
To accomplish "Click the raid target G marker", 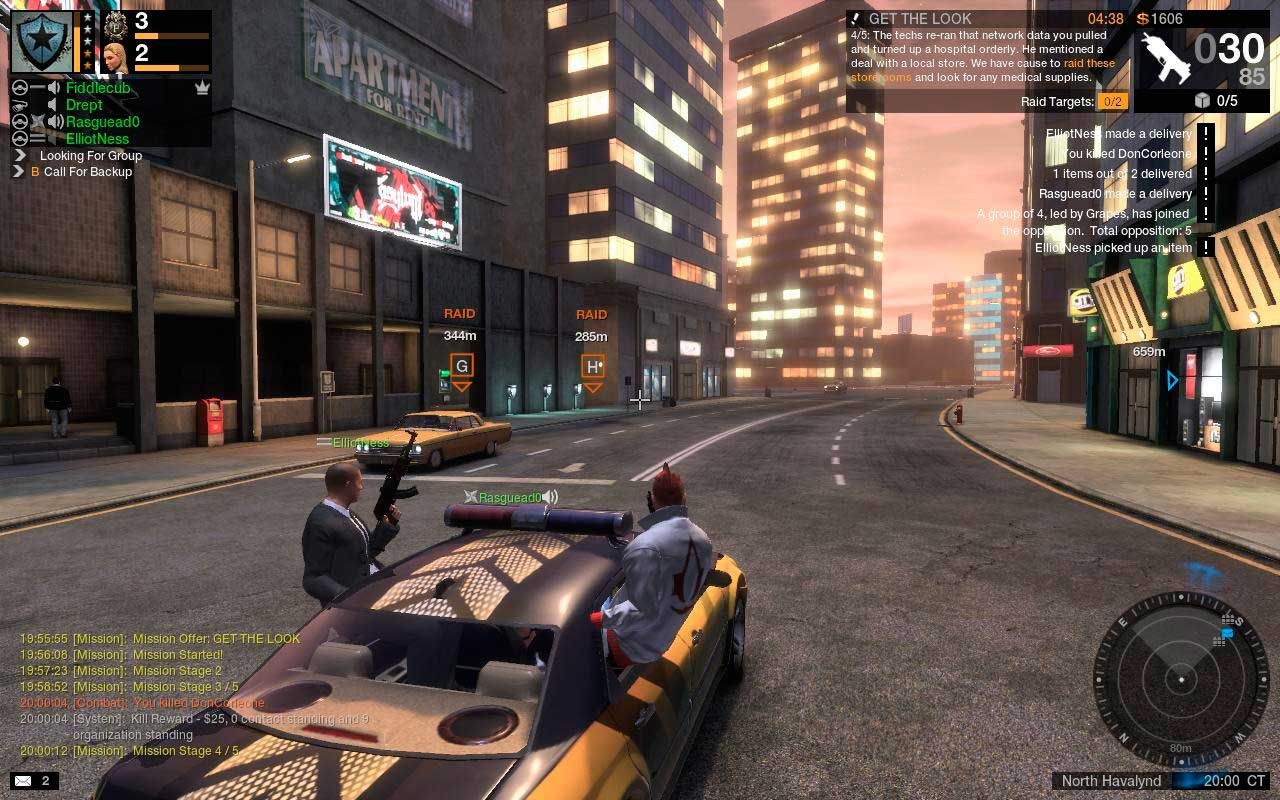I will [x=461, y=366].
